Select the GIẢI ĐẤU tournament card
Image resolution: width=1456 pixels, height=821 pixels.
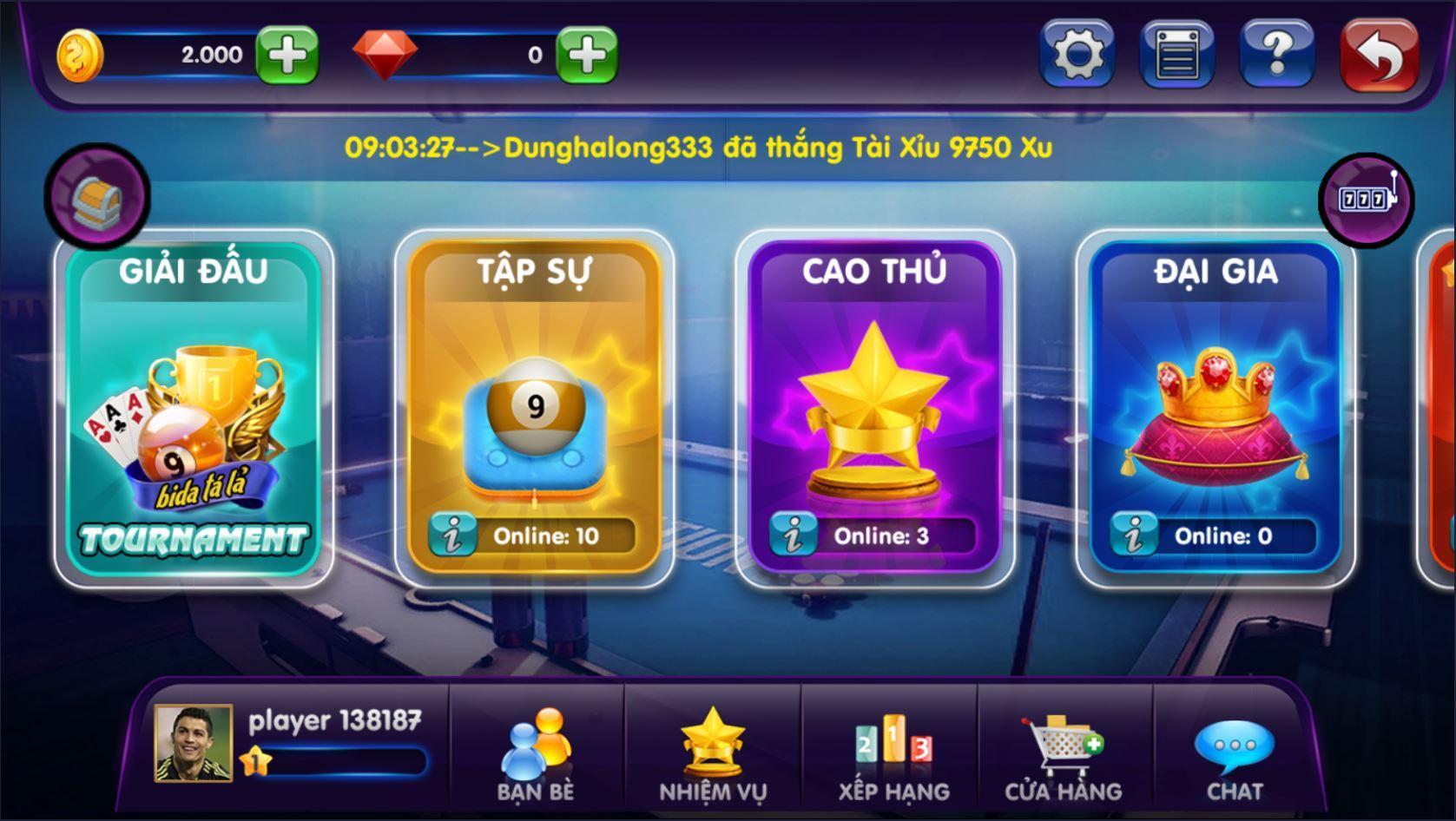click(x=197, y=408)
